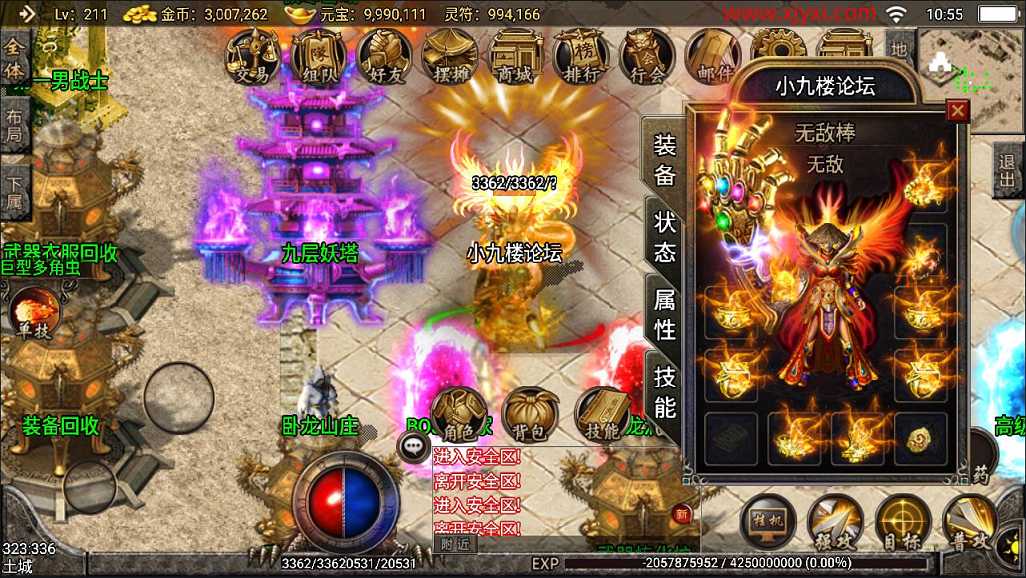Switch to the 状态 status tab
The image size is (1026, 578).
[665, 236]
